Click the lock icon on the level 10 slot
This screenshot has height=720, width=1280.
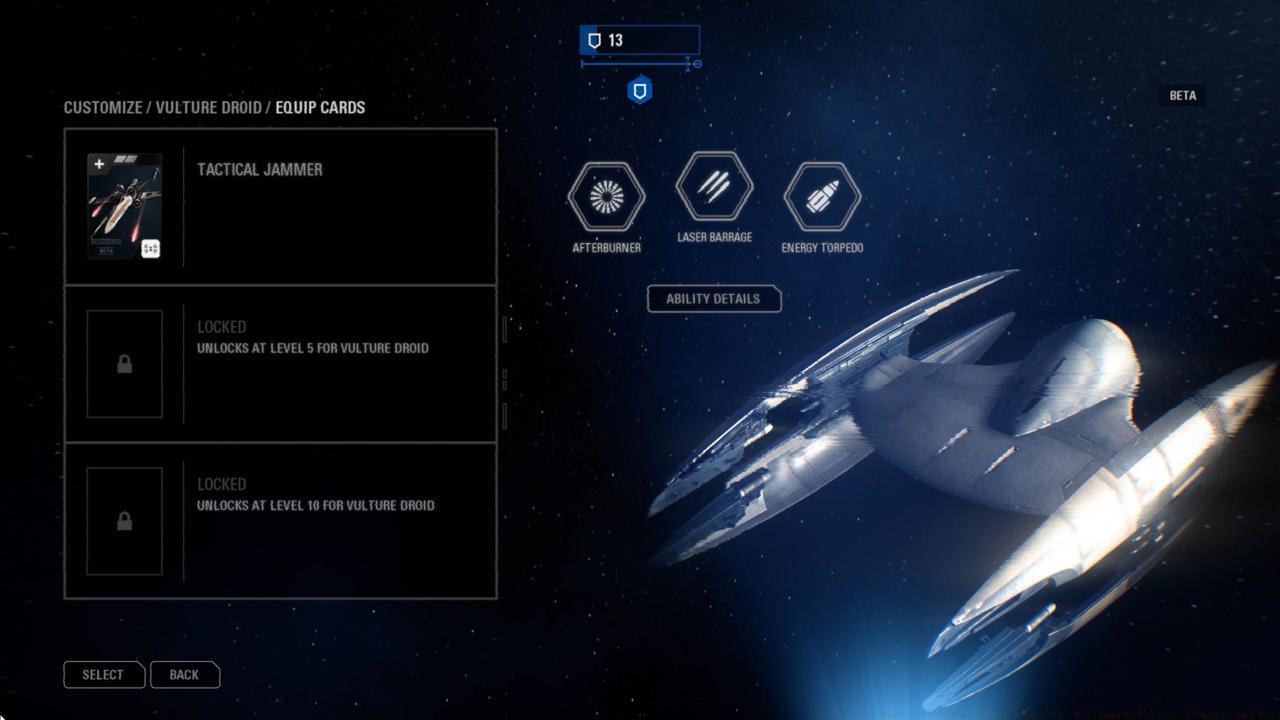coord(125,520)
